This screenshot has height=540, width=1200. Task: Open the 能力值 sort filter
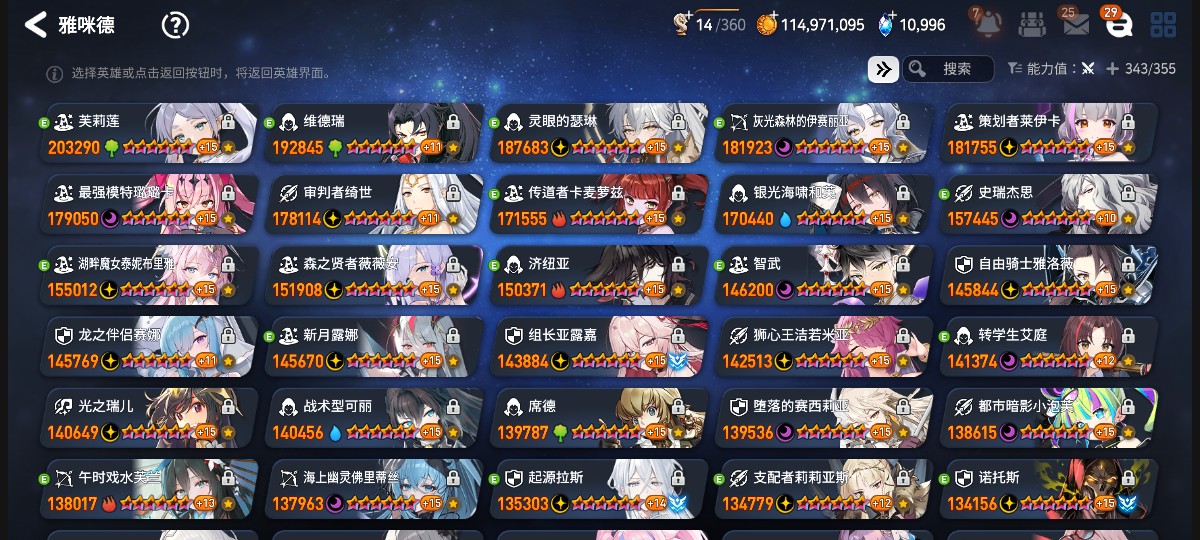click(1050, 69)
